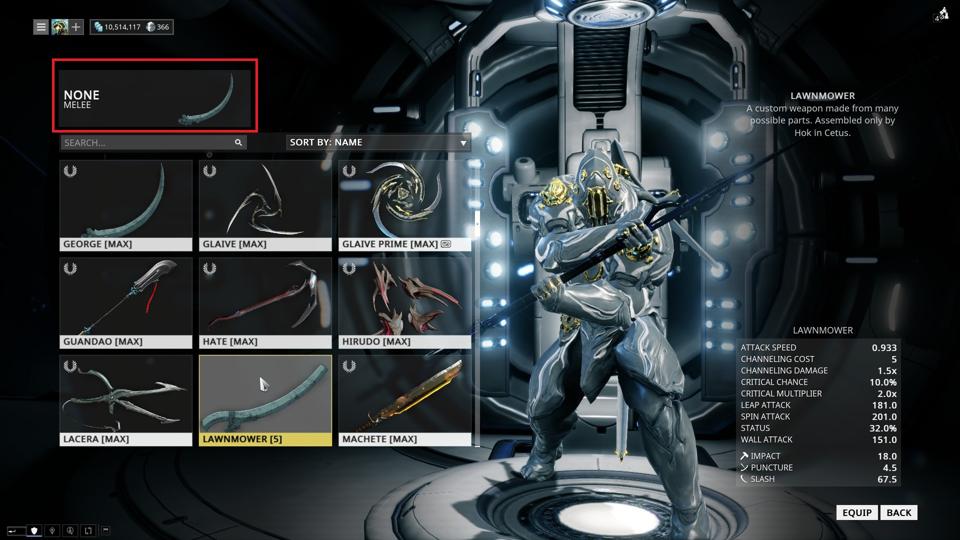This screenshot has width=960, height=540.
Task: Pick the Glaive Prime weapon tile
Action: [x=404, y=204]
